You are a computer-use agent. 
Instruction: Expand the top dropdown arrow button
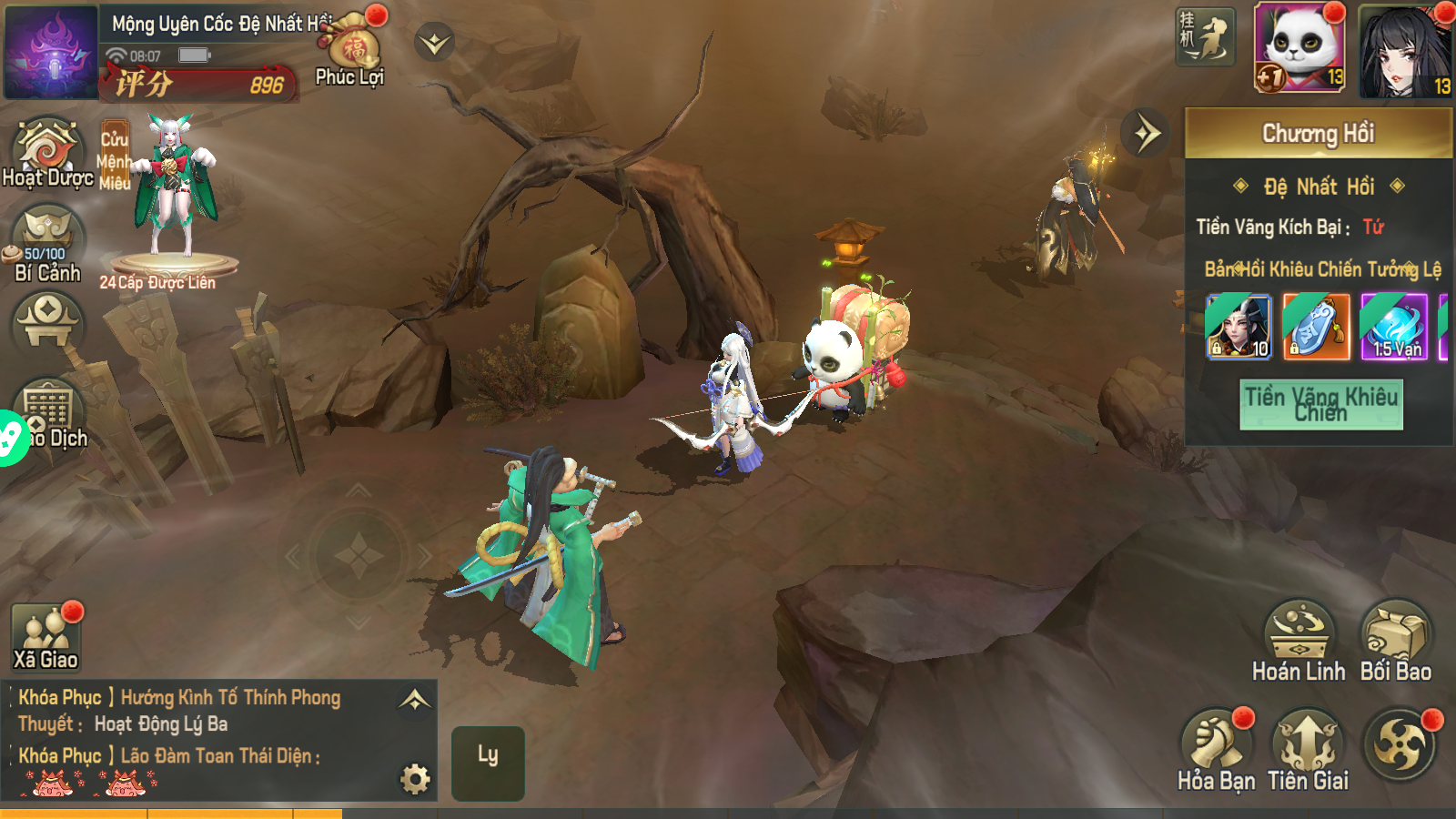click(x=435, y=43)
